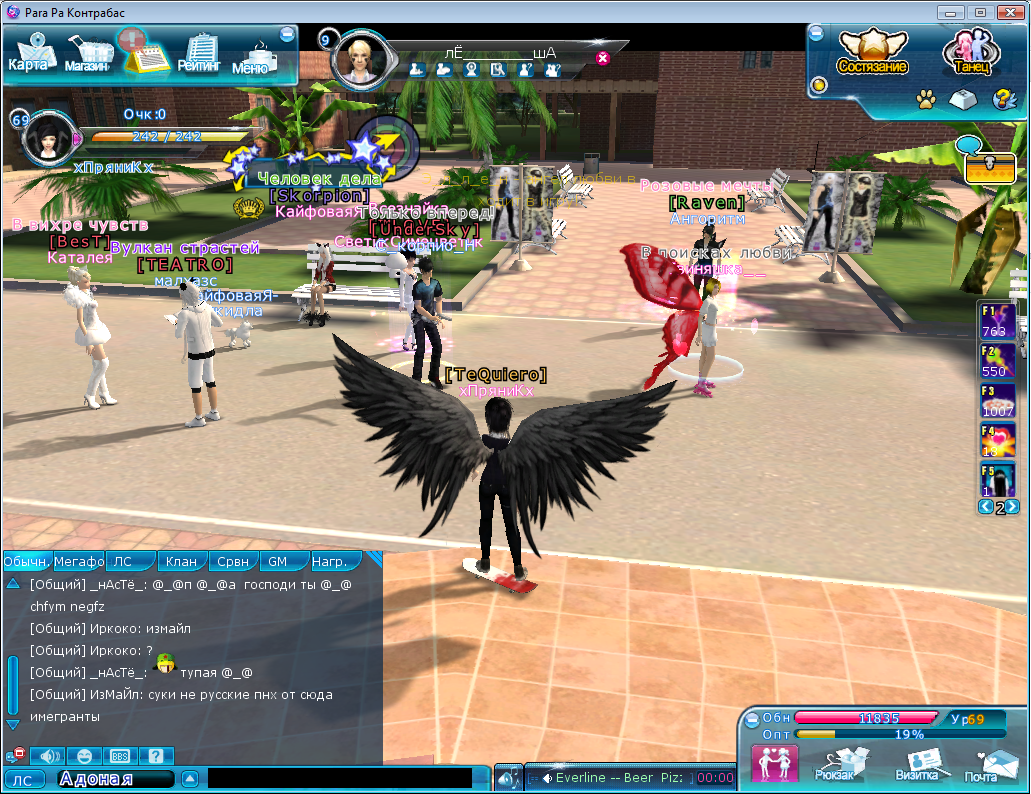Open the smiley emoticon picker
Image resolution: width=1031 pixels, height=794 pixels.
click(x=84, y=756)
